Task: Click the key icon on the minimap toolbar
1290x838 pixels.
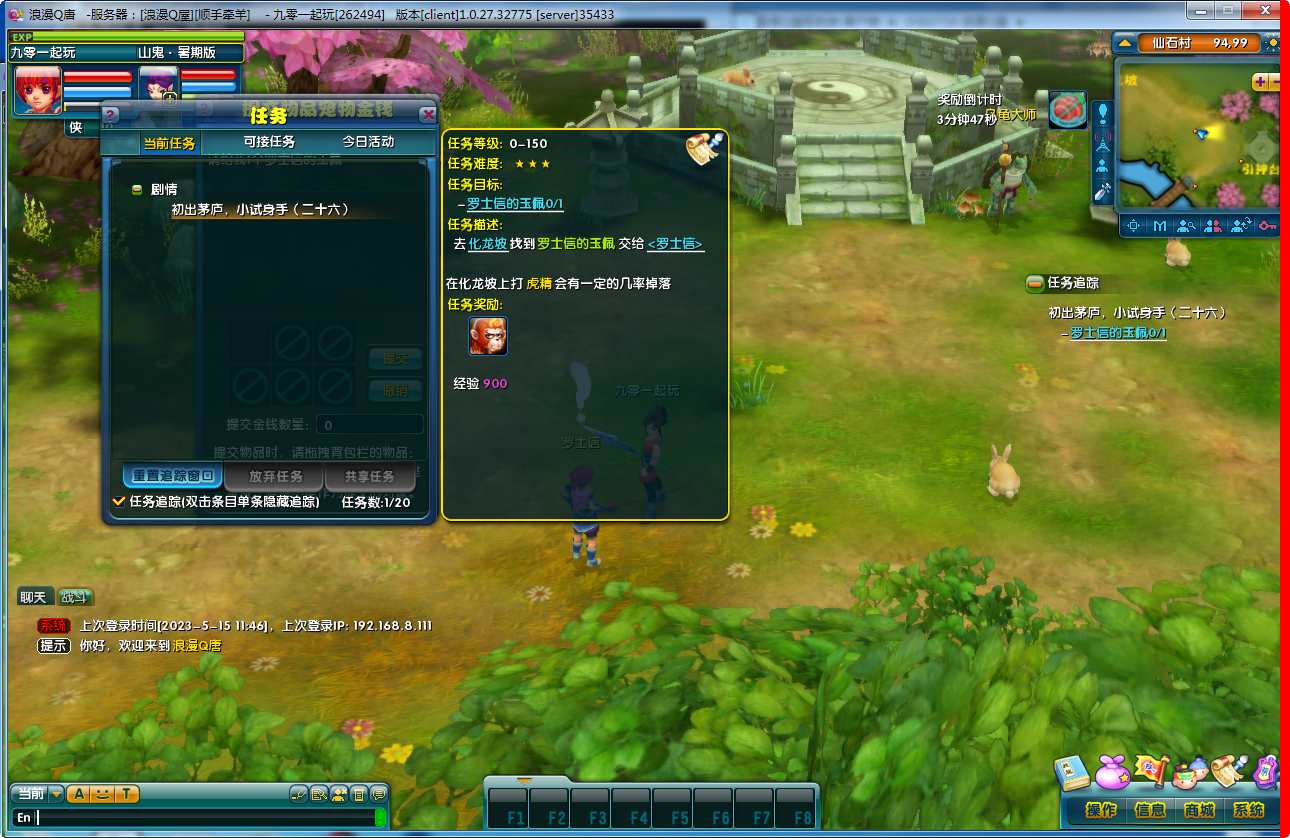Action: coord(1268,225)
